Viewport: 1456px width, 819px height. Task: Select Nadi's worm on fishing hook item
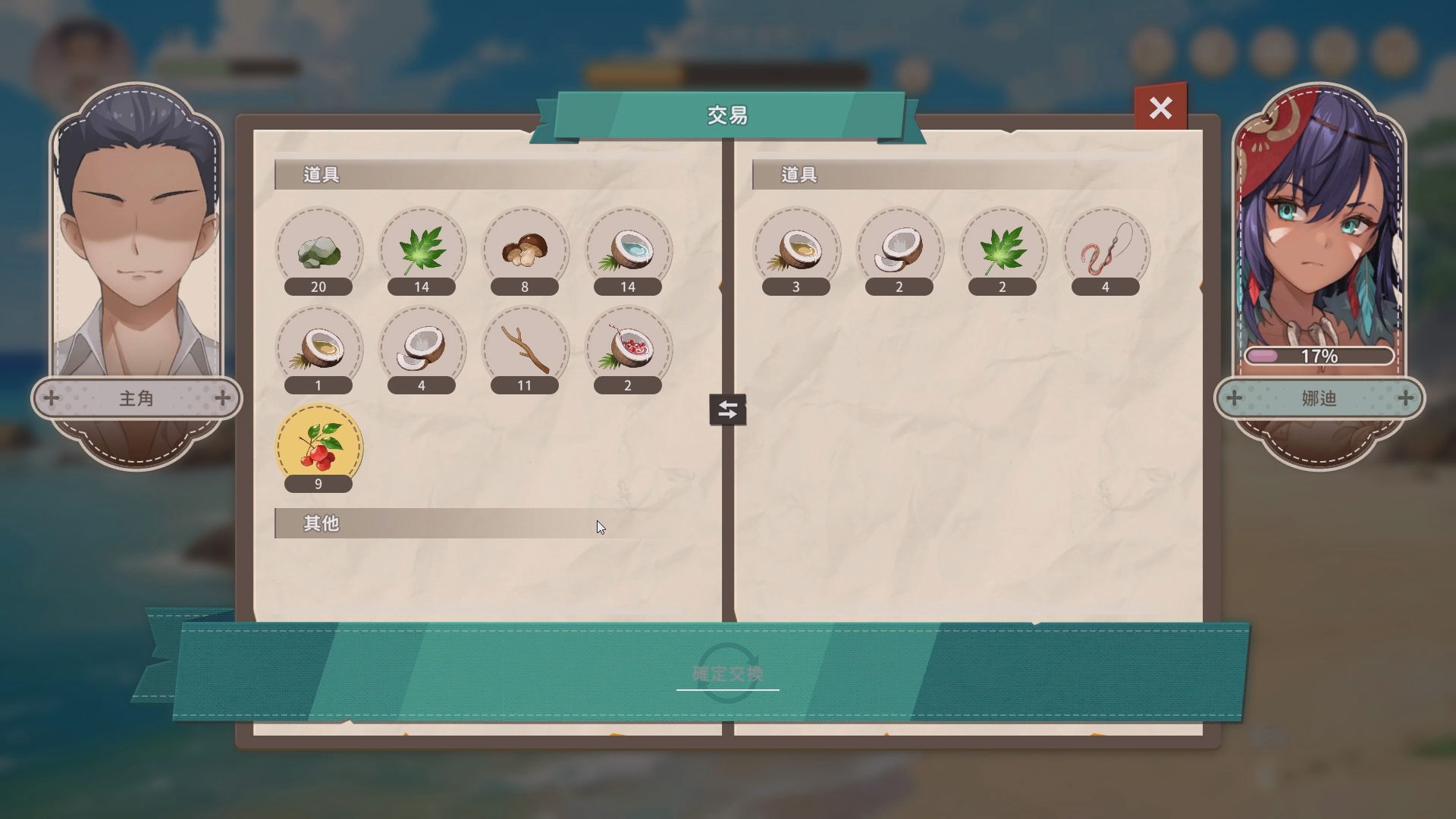(x=1106, y=251)
